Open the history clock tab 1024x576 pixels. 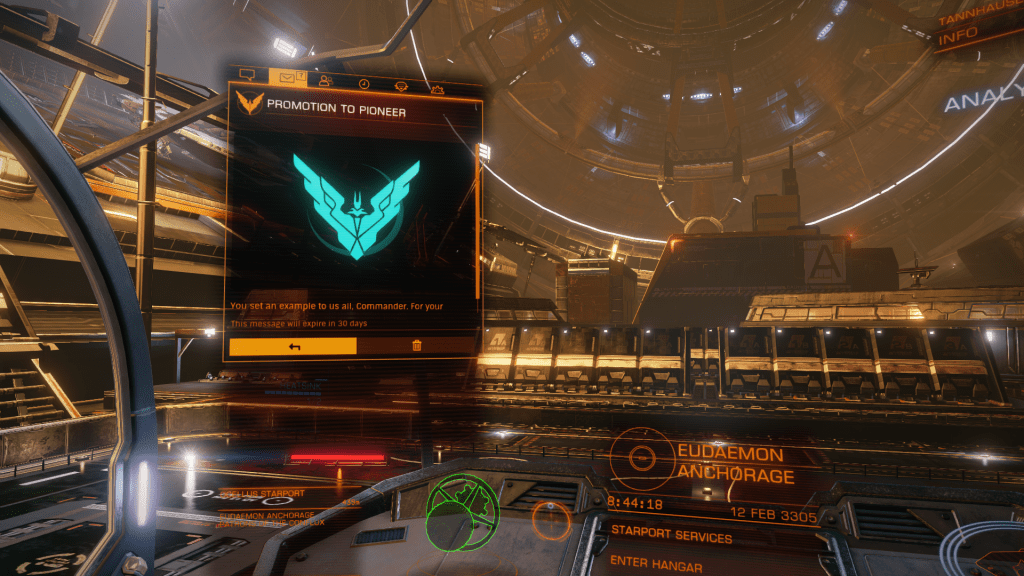click(364, 83)
